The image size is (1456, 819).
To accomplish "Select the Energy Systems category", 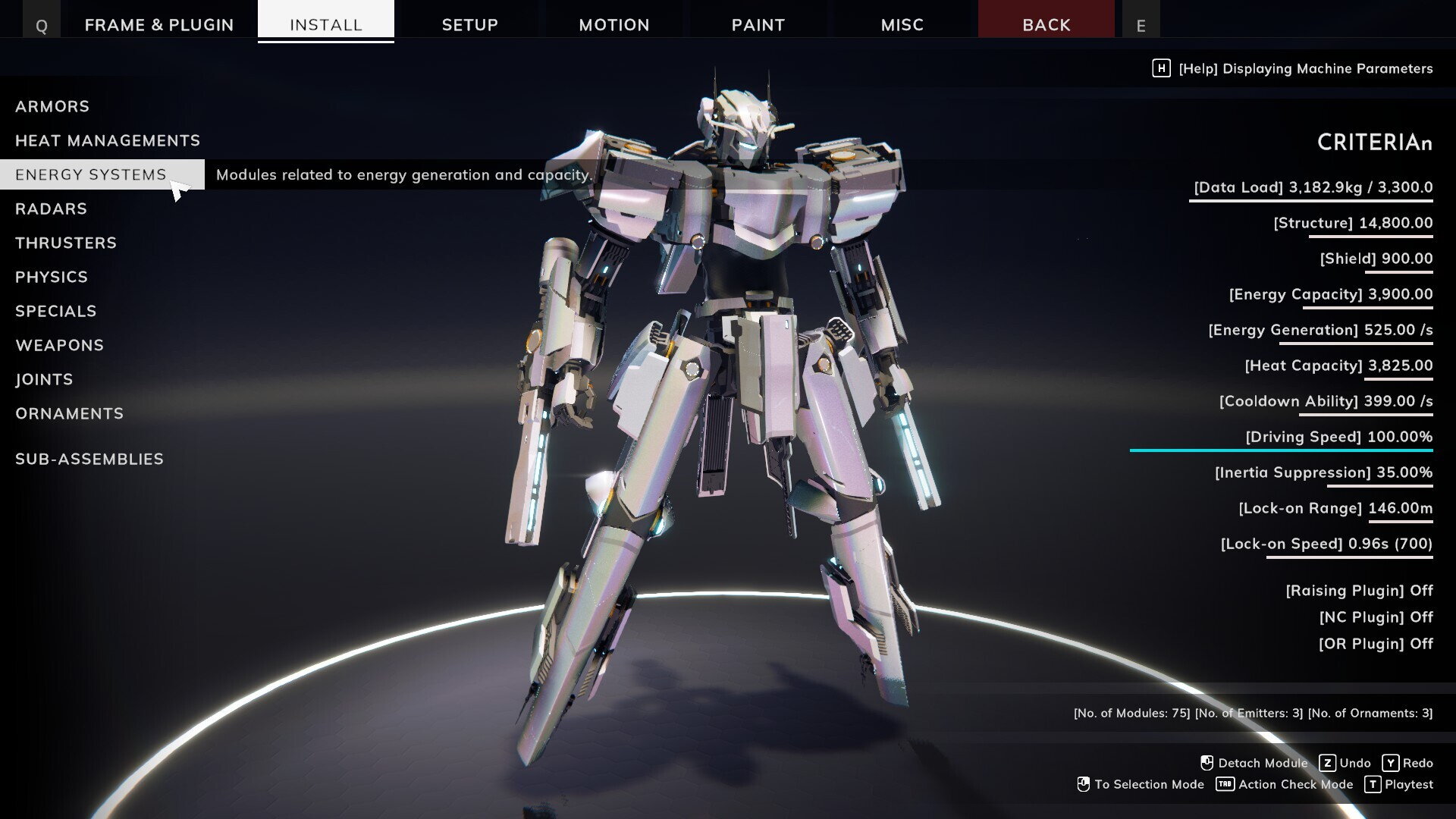I will [91, 174].
